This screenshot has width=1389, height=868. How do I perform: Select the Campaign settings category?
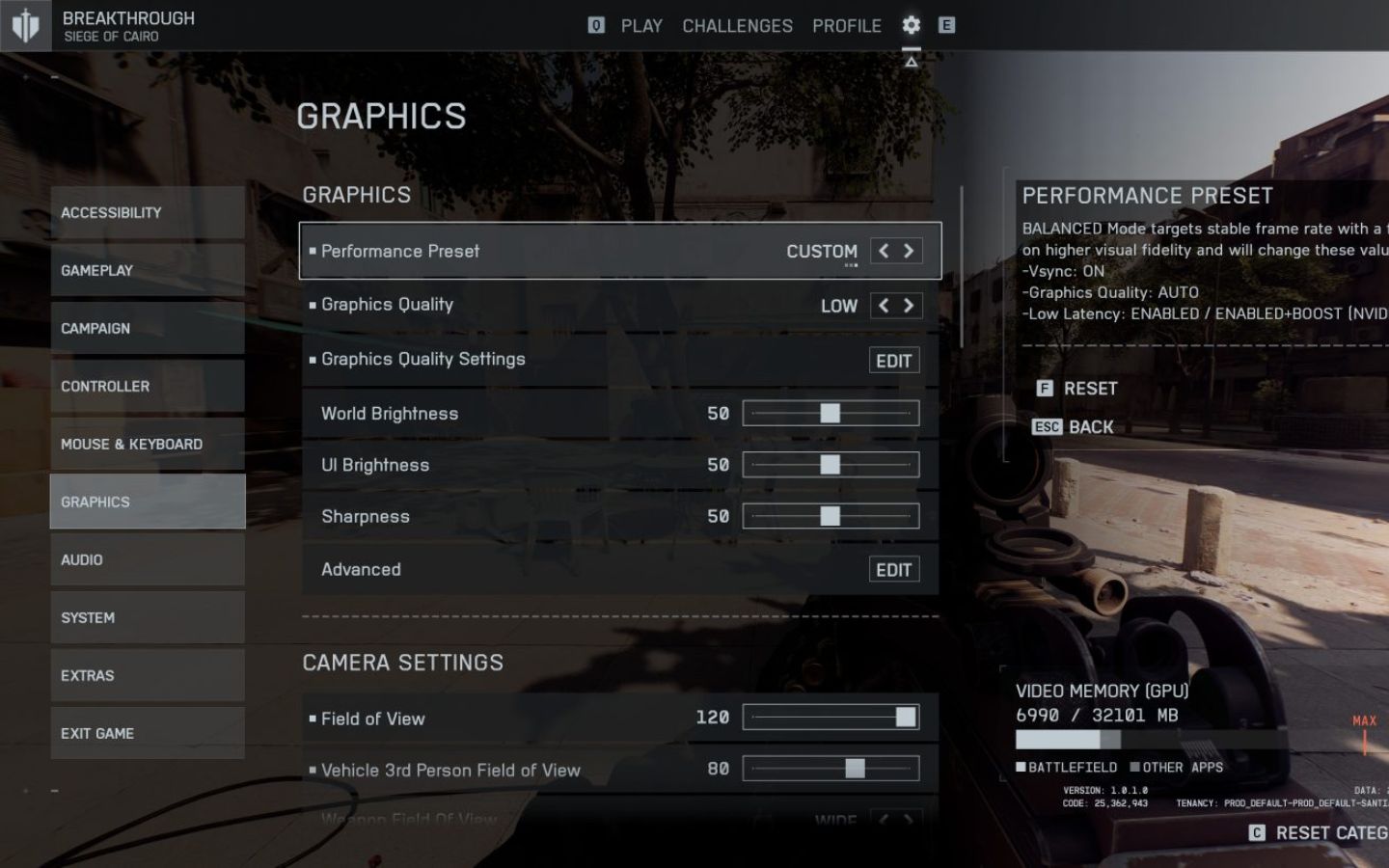pos(148,328)
